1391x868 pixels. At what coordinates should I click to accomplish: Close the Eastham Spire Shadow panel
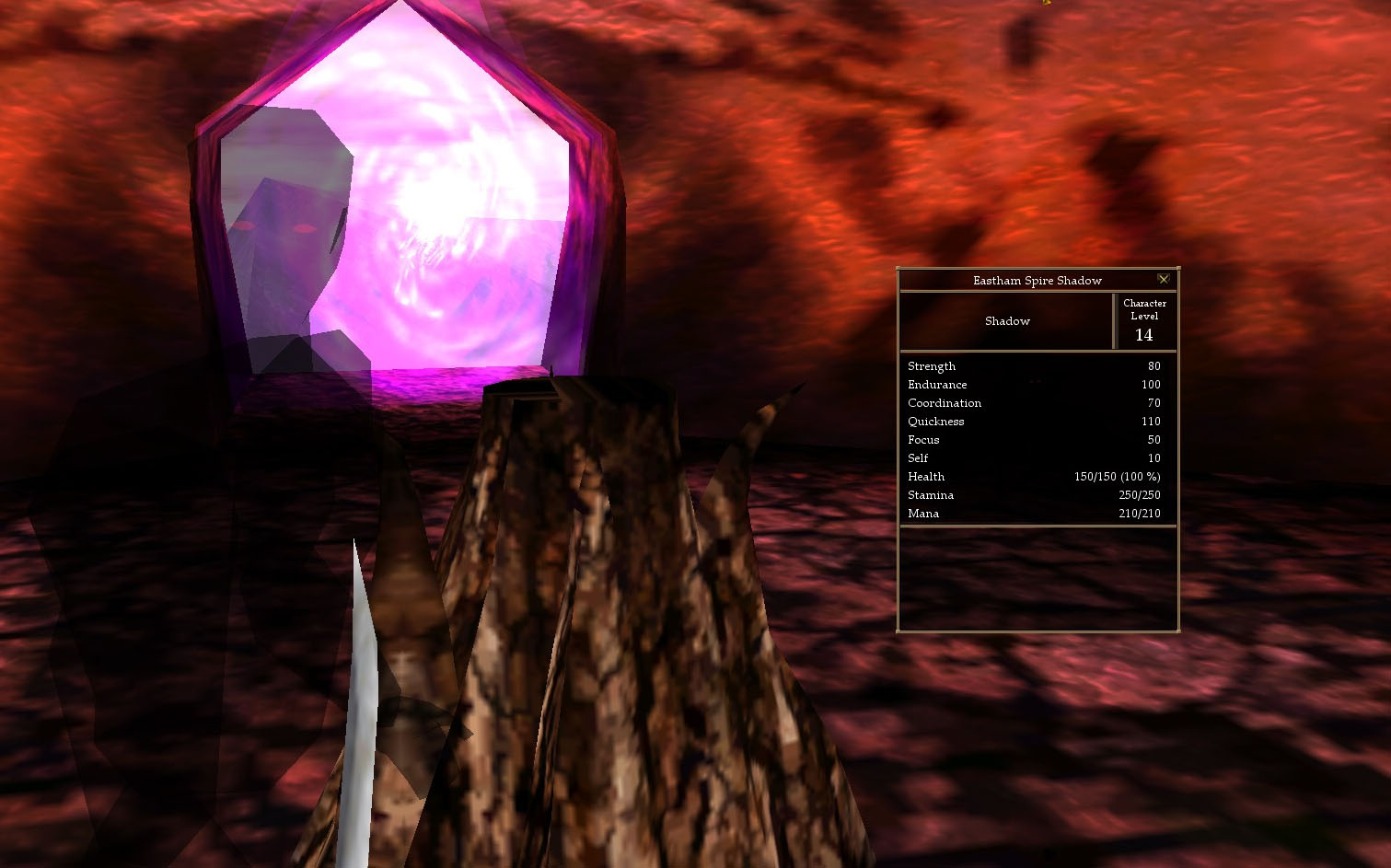(x=1164, y=279)
